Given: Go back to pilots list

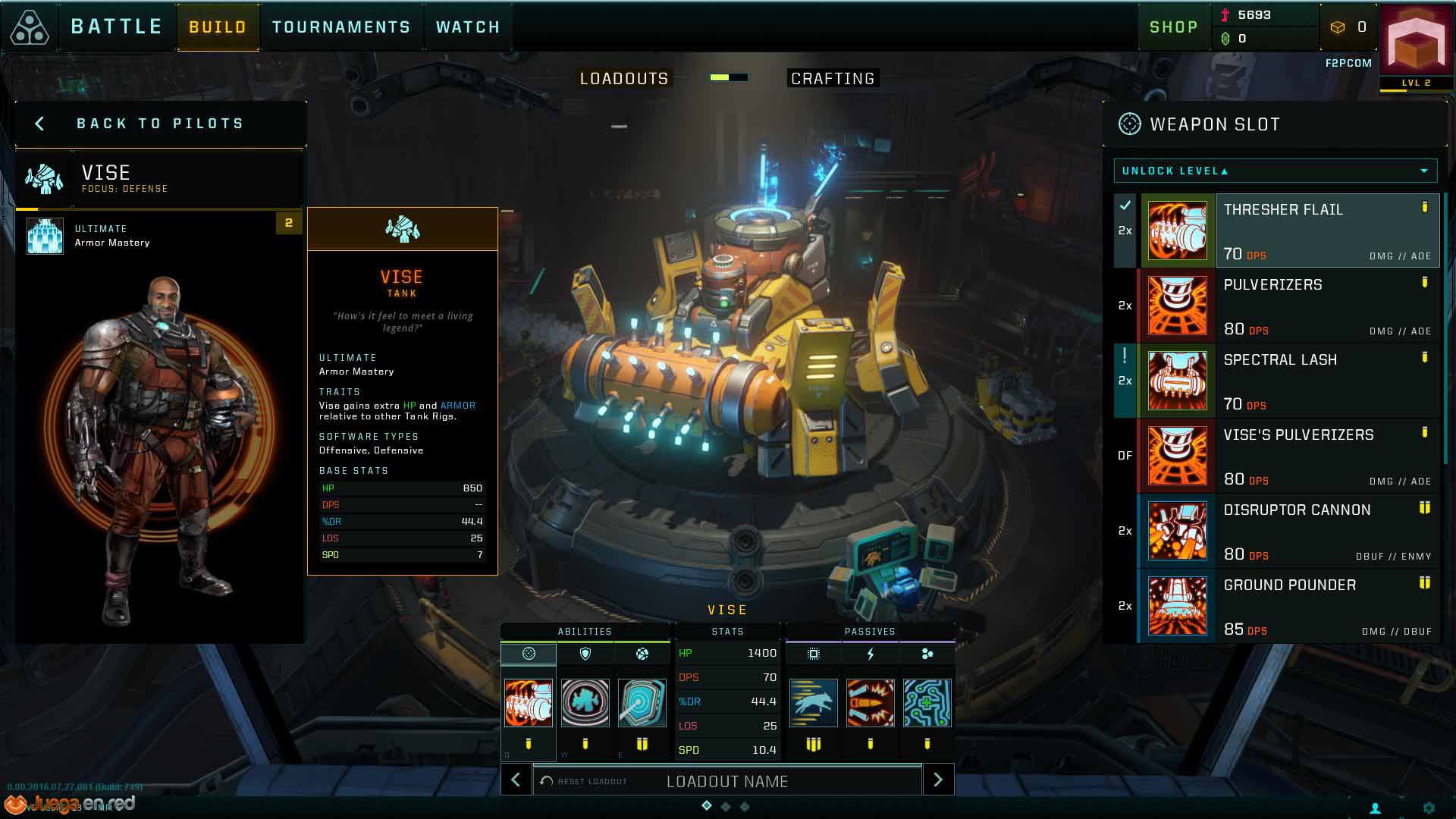Looking at the screenshot, I should tap(159, 124).
